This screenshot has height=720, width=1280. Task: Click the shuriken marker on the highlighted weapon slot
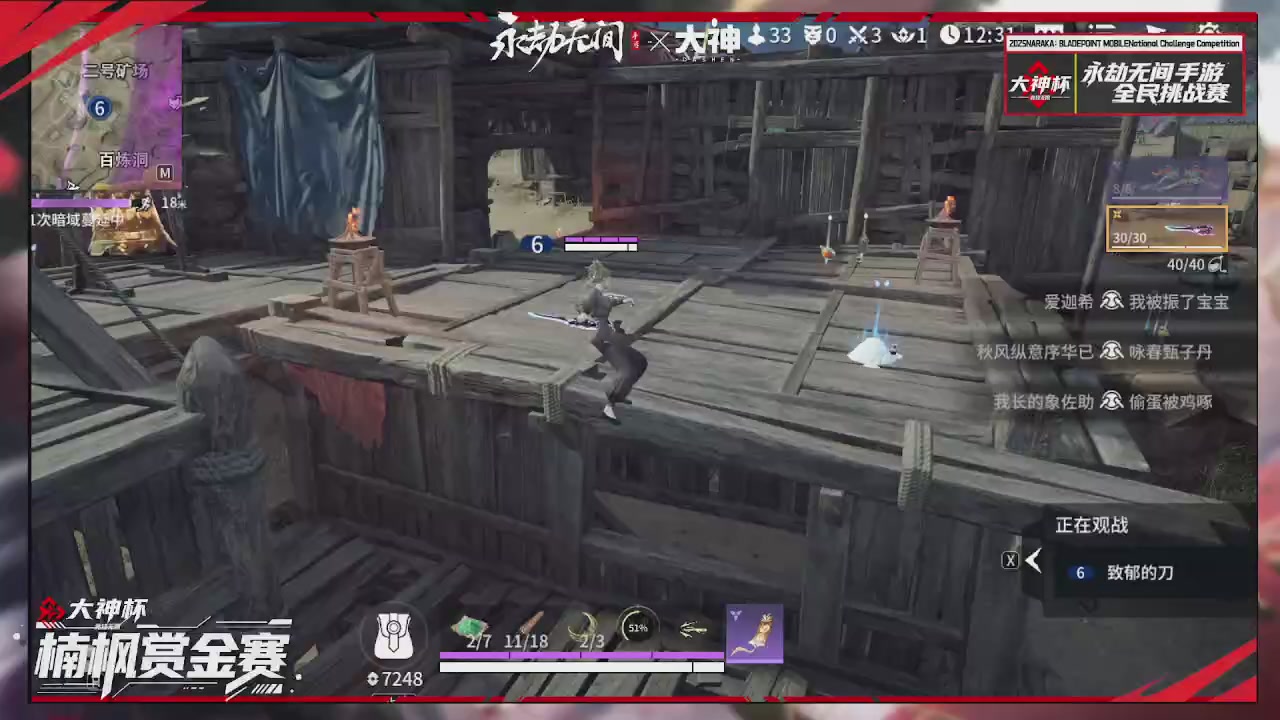(x=1117, y=215)
